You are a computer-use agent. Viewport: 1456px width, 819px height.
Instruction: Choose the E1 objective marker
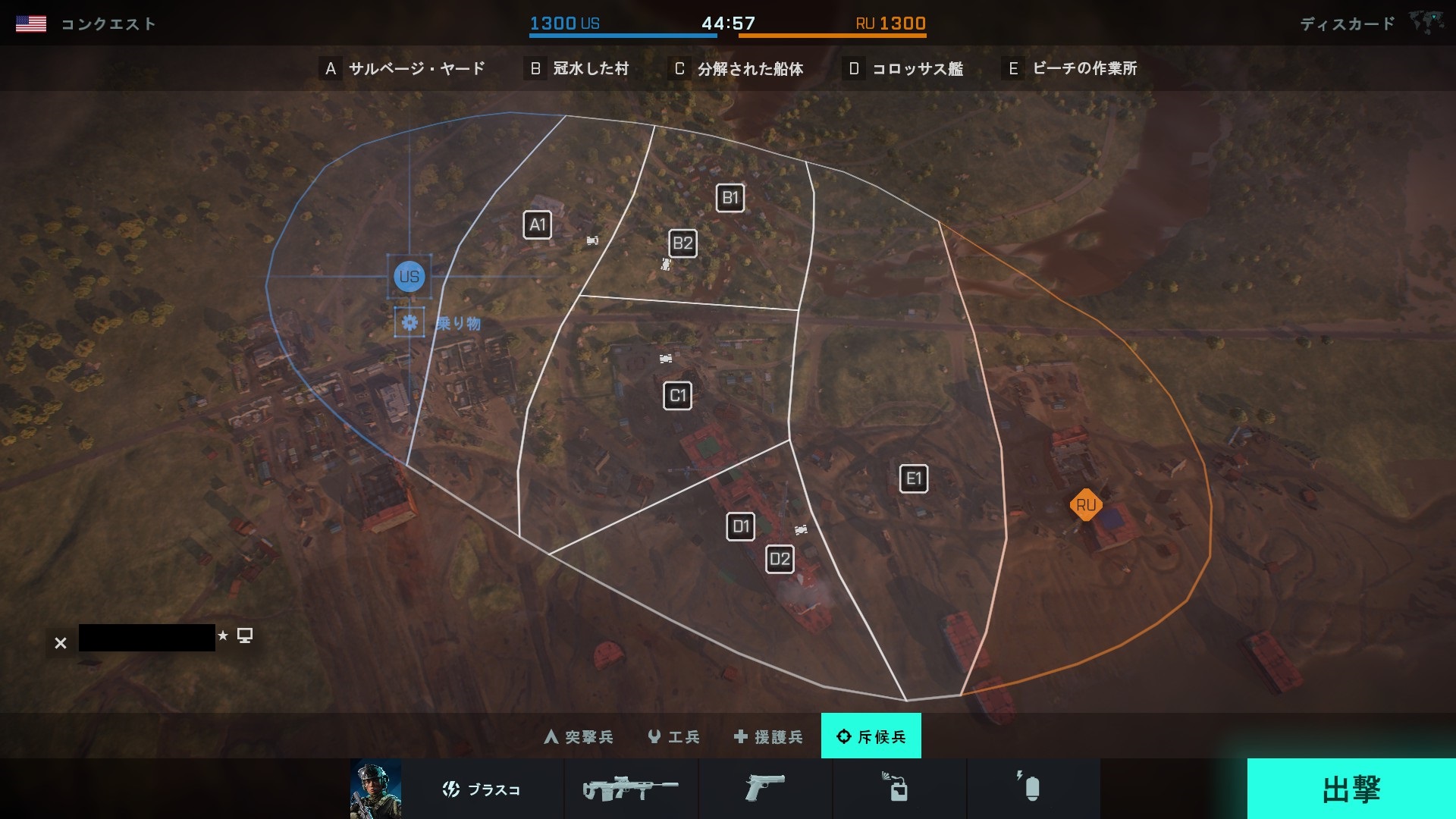(x=914, y=479)
